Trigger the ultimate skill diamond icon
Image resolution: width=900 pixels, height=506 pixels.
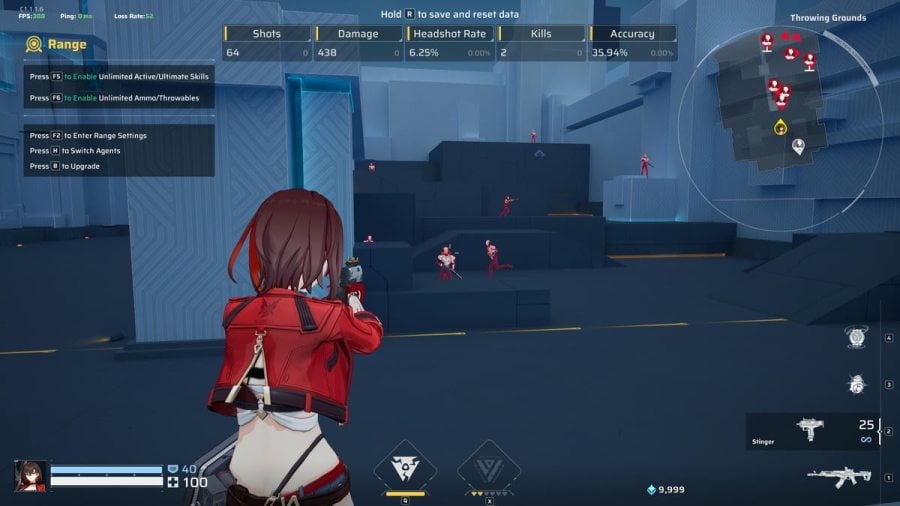[489, 465]
